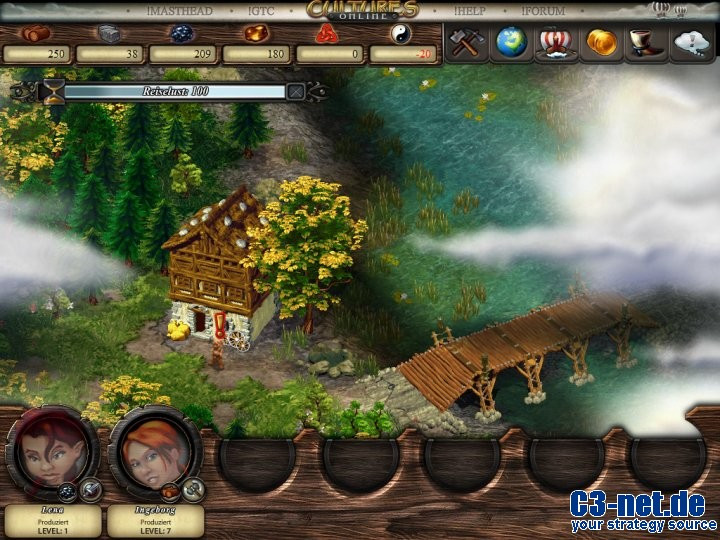
Task: Open the crossed hammers build menu
Action: (x=466, y=43)
